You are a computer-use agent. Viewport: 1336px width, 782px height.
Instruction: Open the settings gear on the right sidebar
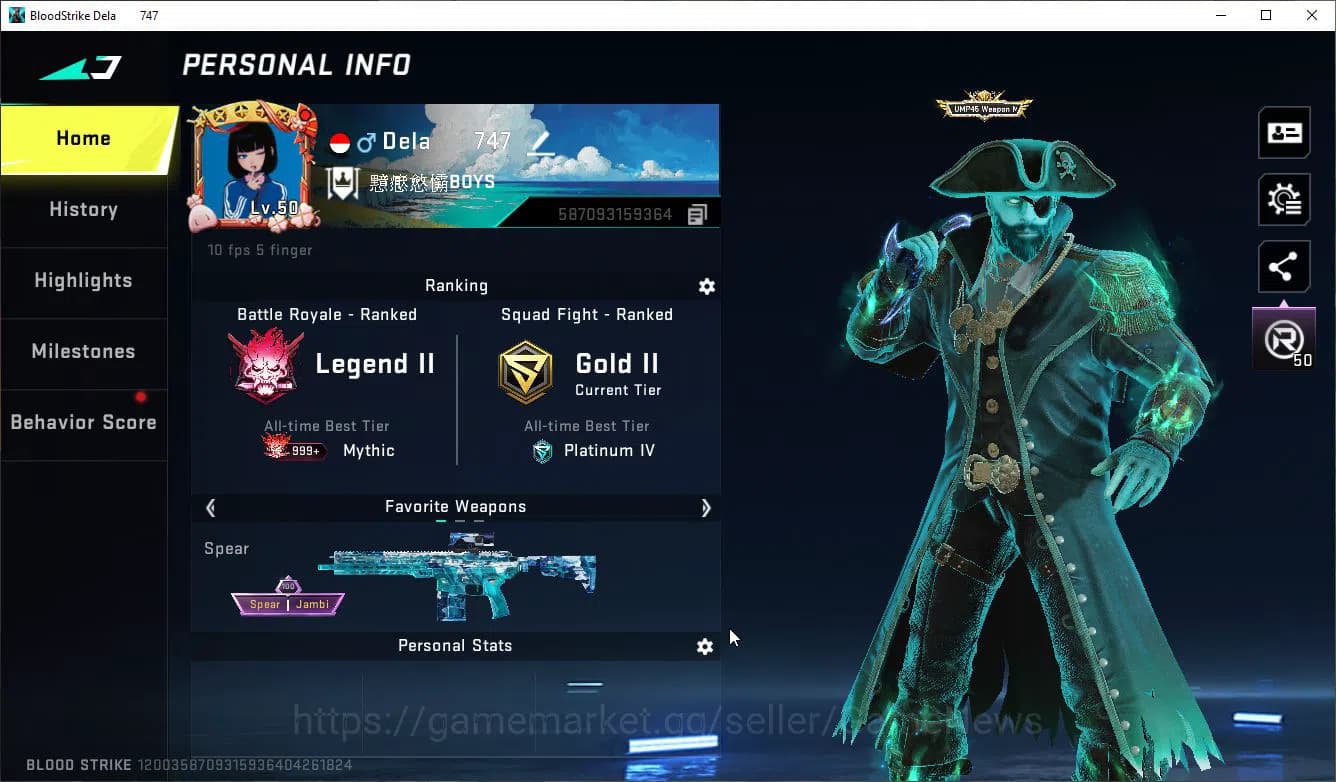click(1284, 199)
